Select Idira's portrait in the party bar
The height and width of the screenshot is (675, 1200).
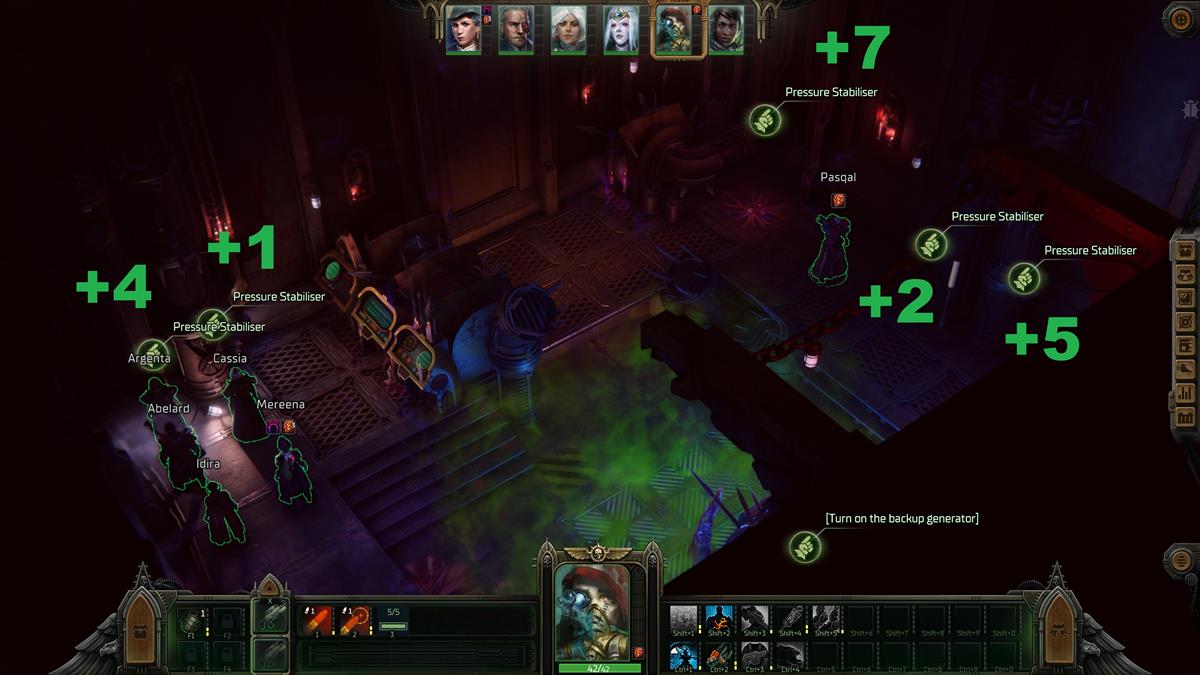(x=725, y=30)
